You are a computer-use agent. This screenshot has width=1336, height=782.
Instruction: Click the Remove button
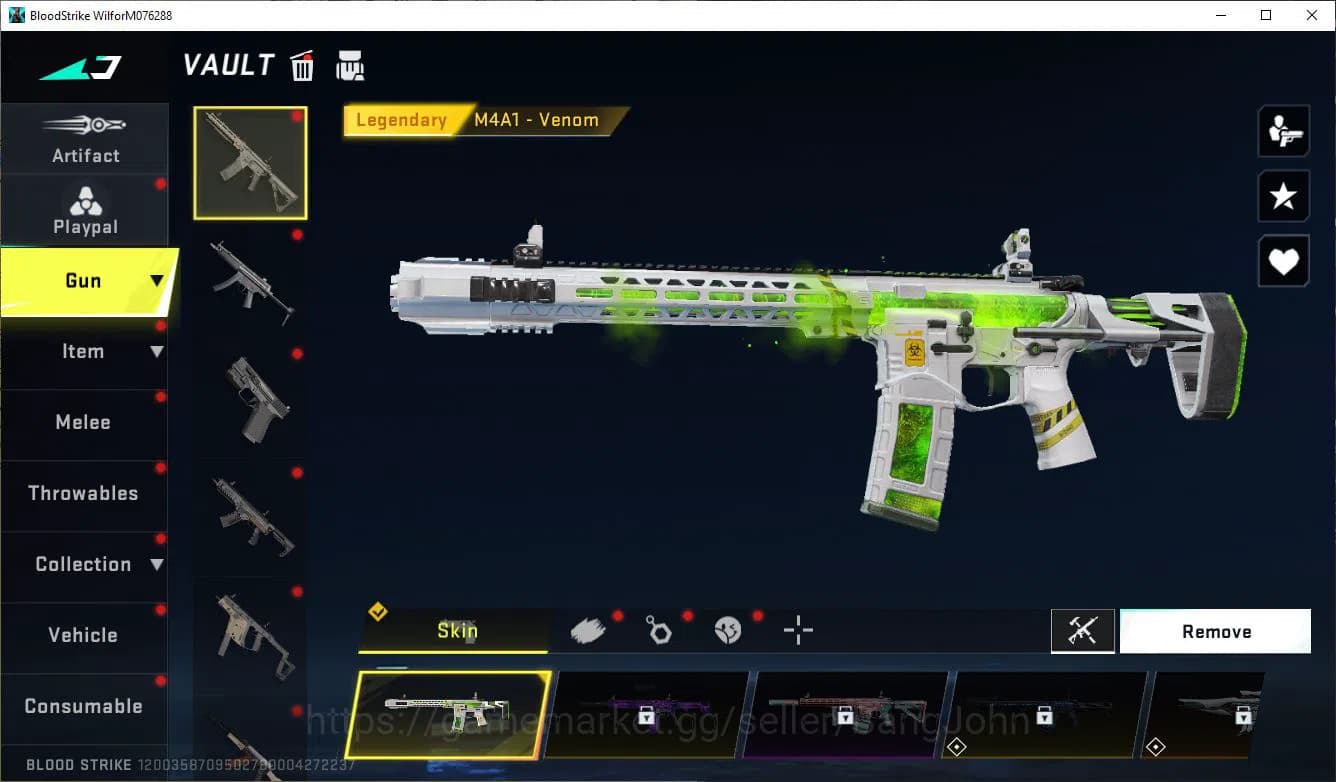pyautogui.click(x=1215, y=630)
